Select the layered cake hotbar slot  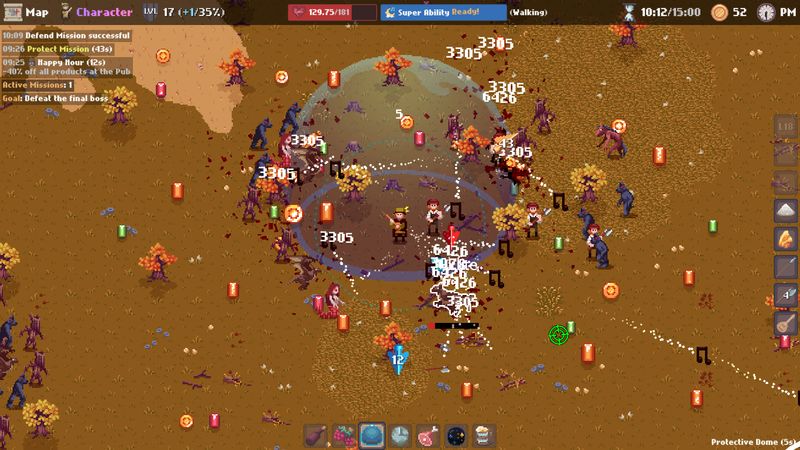click(x=482, y=435)
